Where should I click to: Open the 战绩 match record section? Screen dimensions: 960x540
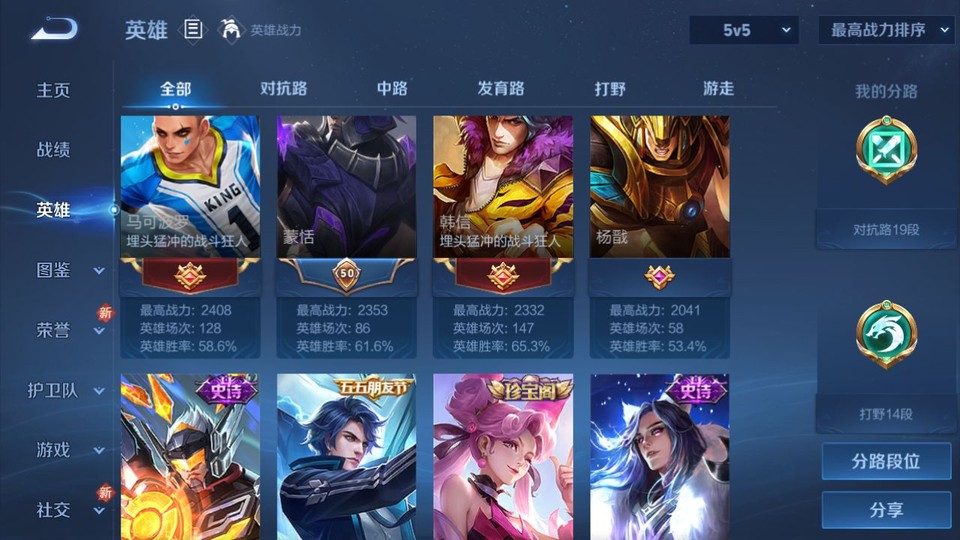[54, 150]
